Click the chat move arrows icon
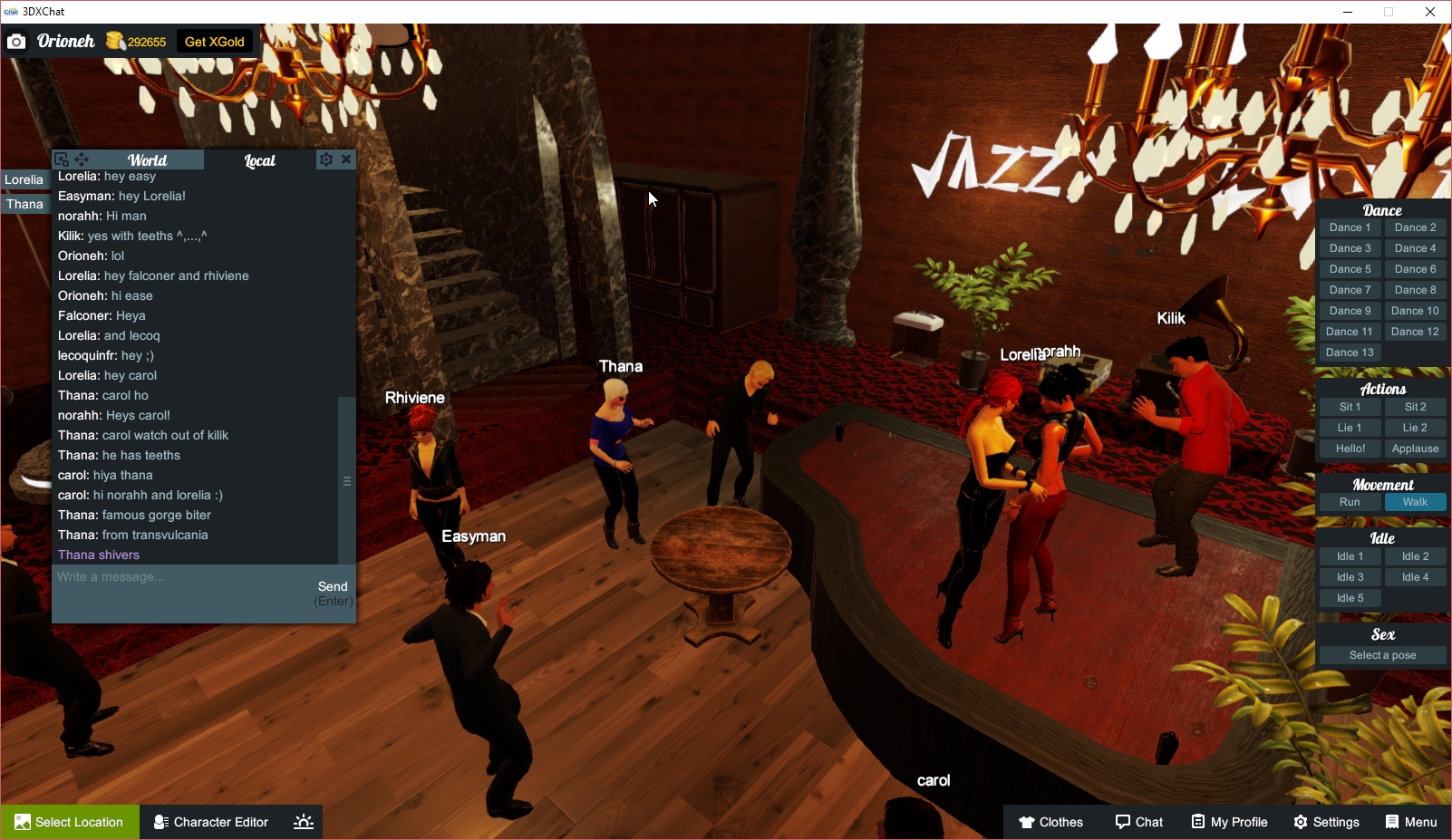The width and height of the screenshot is (1452, 840). tap(82, 159)
